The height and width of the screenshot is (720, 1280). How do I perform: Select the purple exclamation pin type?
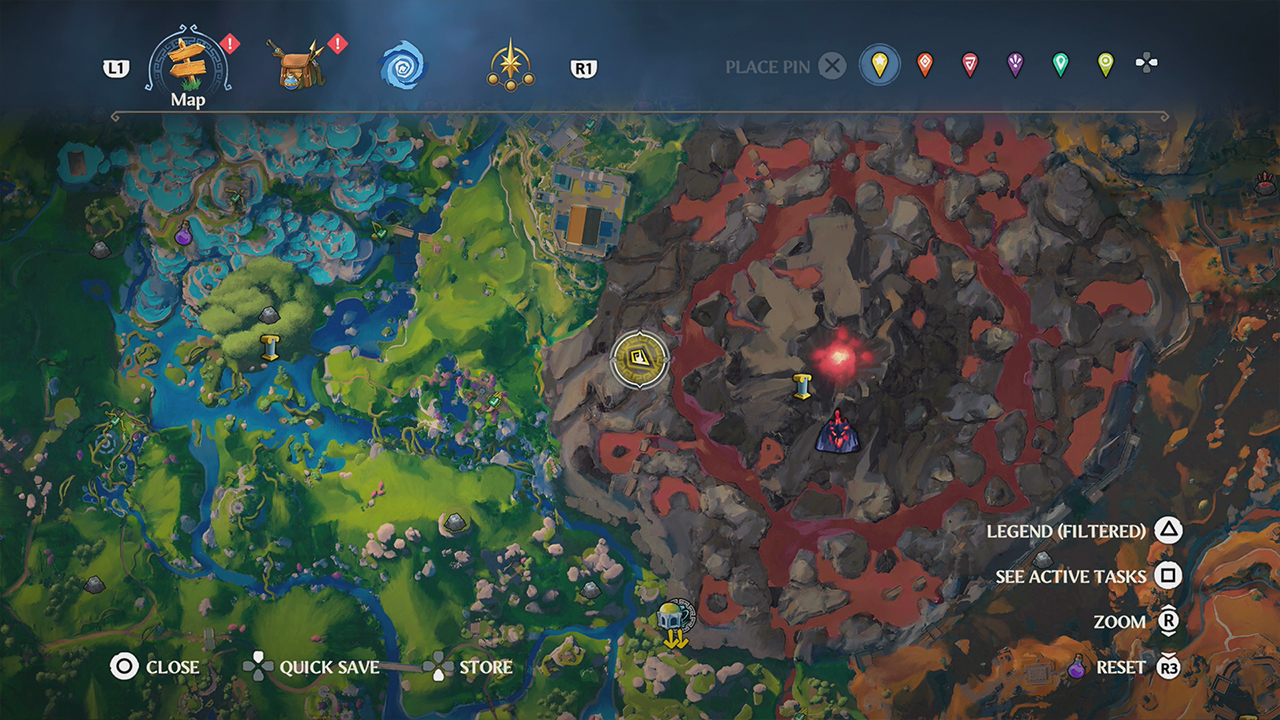tap(1015, 64)
